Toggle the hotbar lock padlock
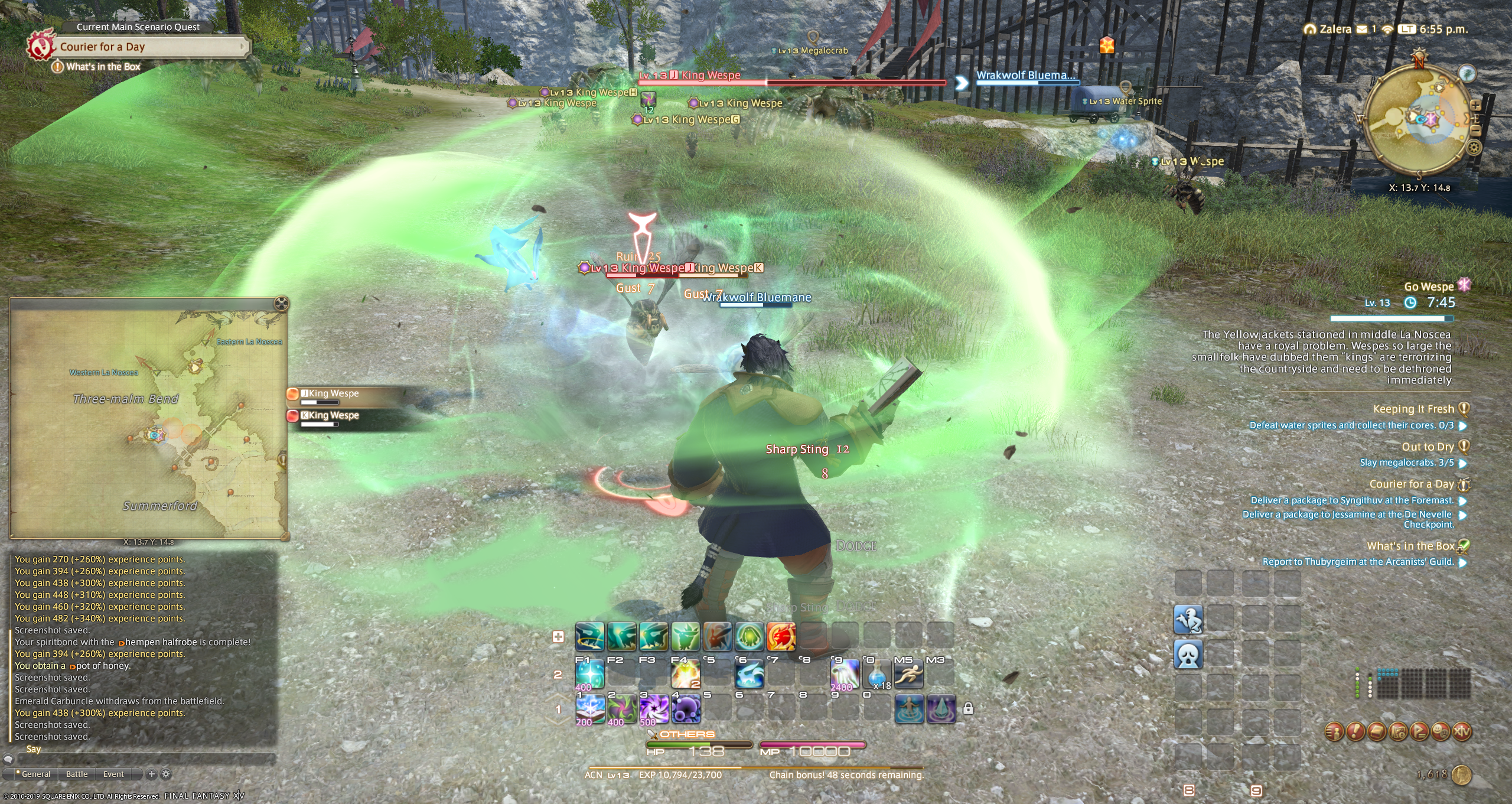This screenshot has width=1512, height=804. (968, 708)
